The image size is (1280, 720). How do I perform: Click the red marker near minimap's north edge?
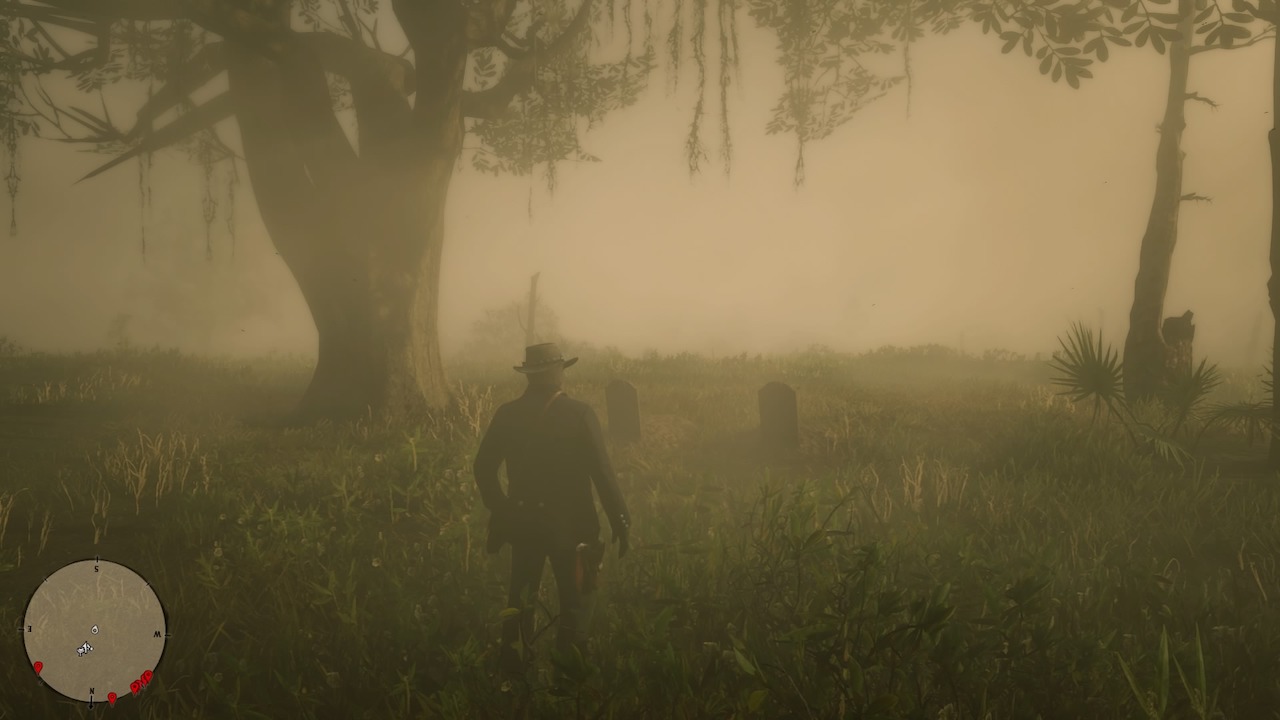click(113, 697)
